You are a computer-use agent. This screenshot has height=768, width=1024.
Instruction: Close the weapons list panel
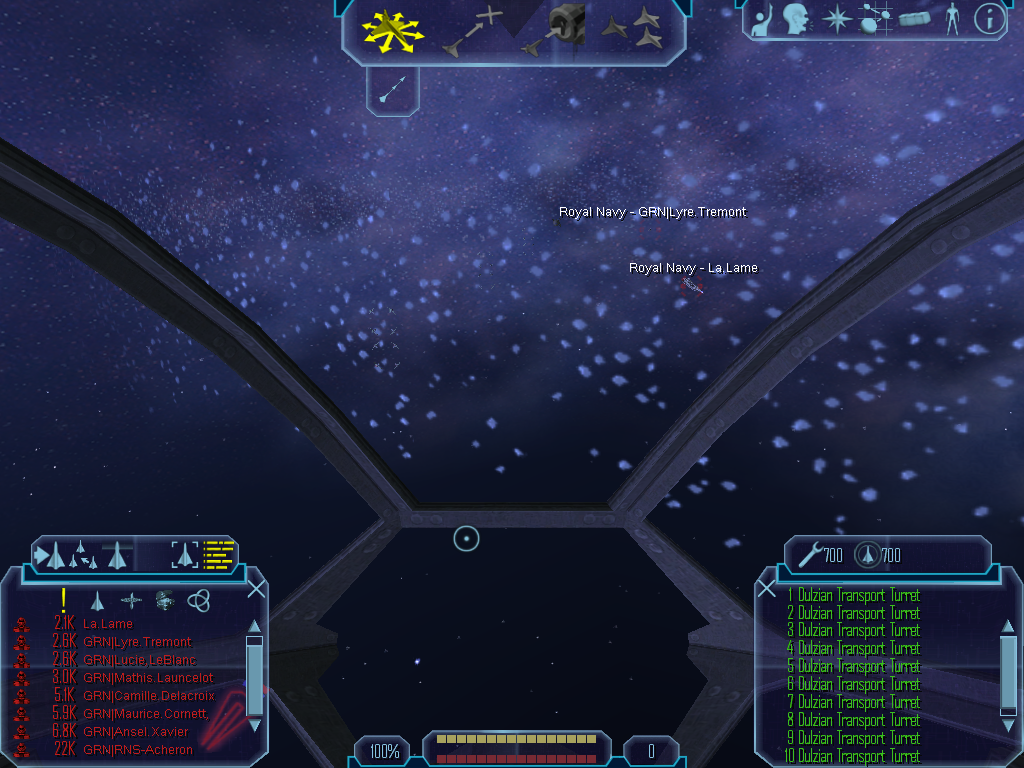[x=767, y=589]
